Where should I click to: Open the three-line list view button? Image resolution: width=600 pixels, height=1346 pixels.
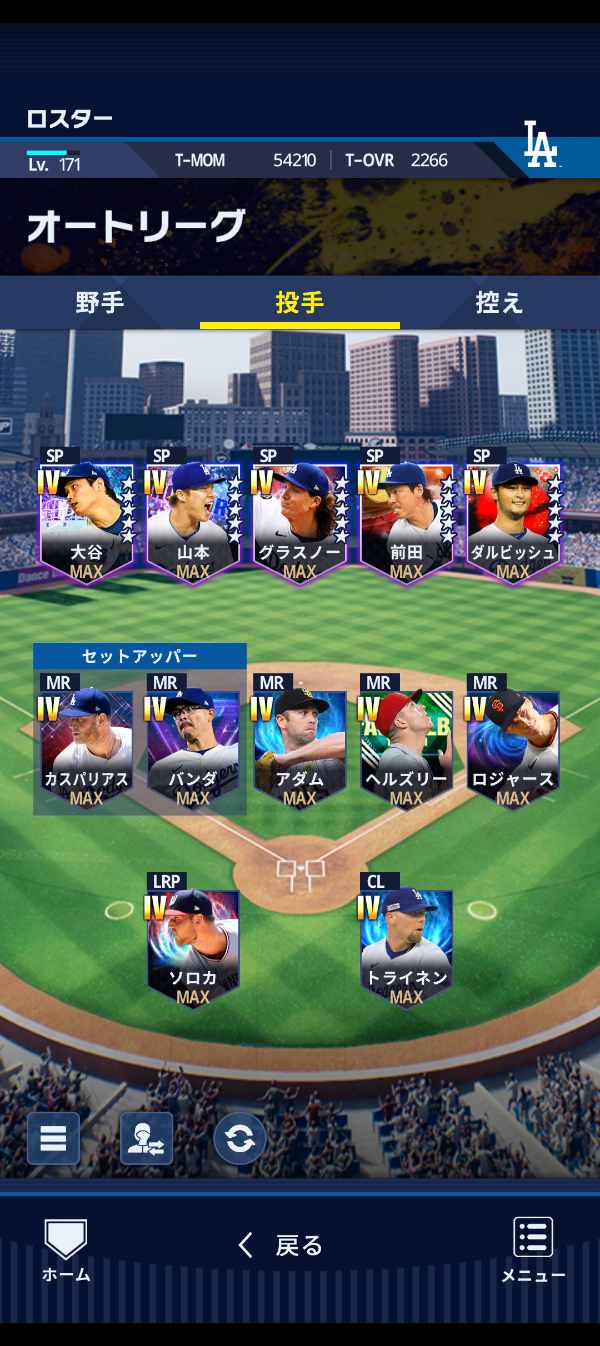53,1138
